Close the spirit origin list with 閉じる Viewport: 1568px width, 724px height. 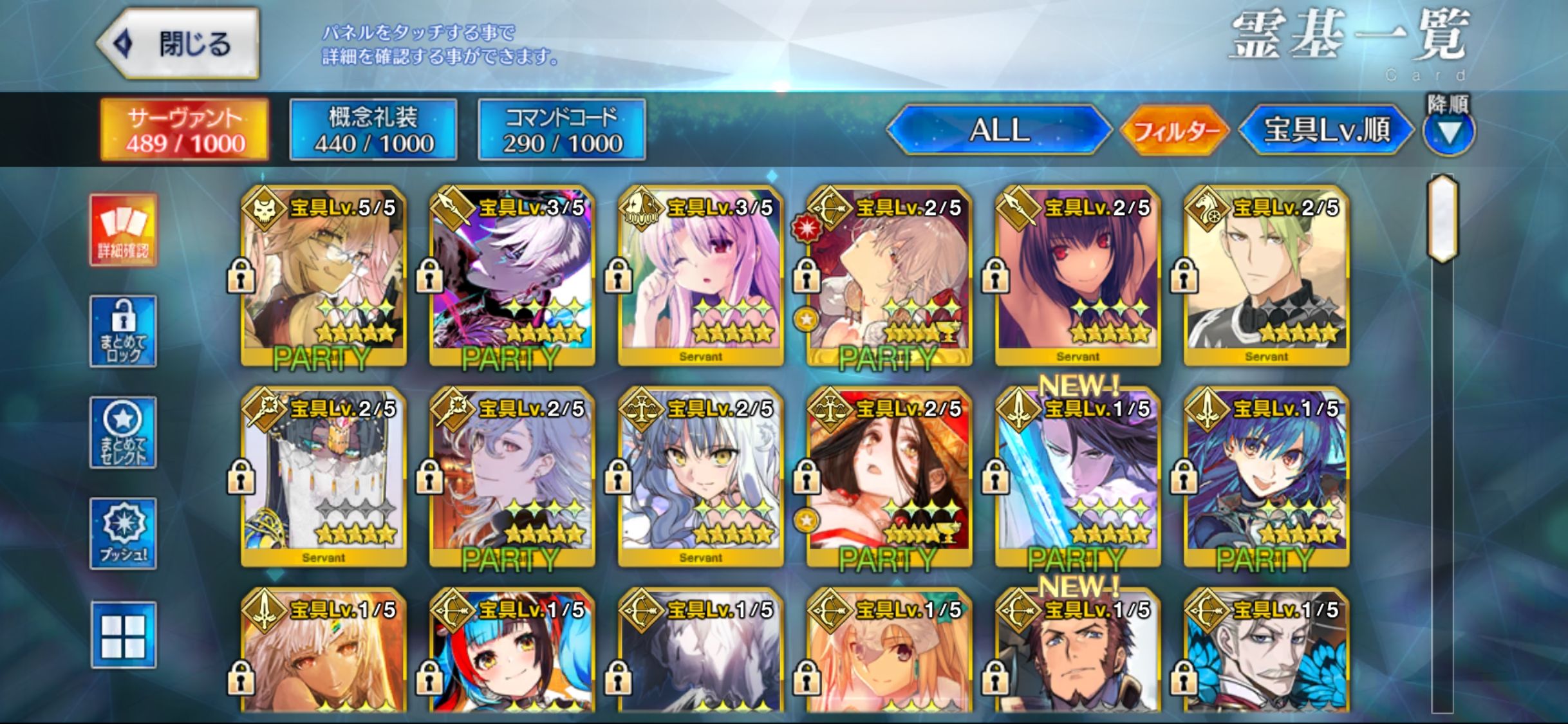178,44
